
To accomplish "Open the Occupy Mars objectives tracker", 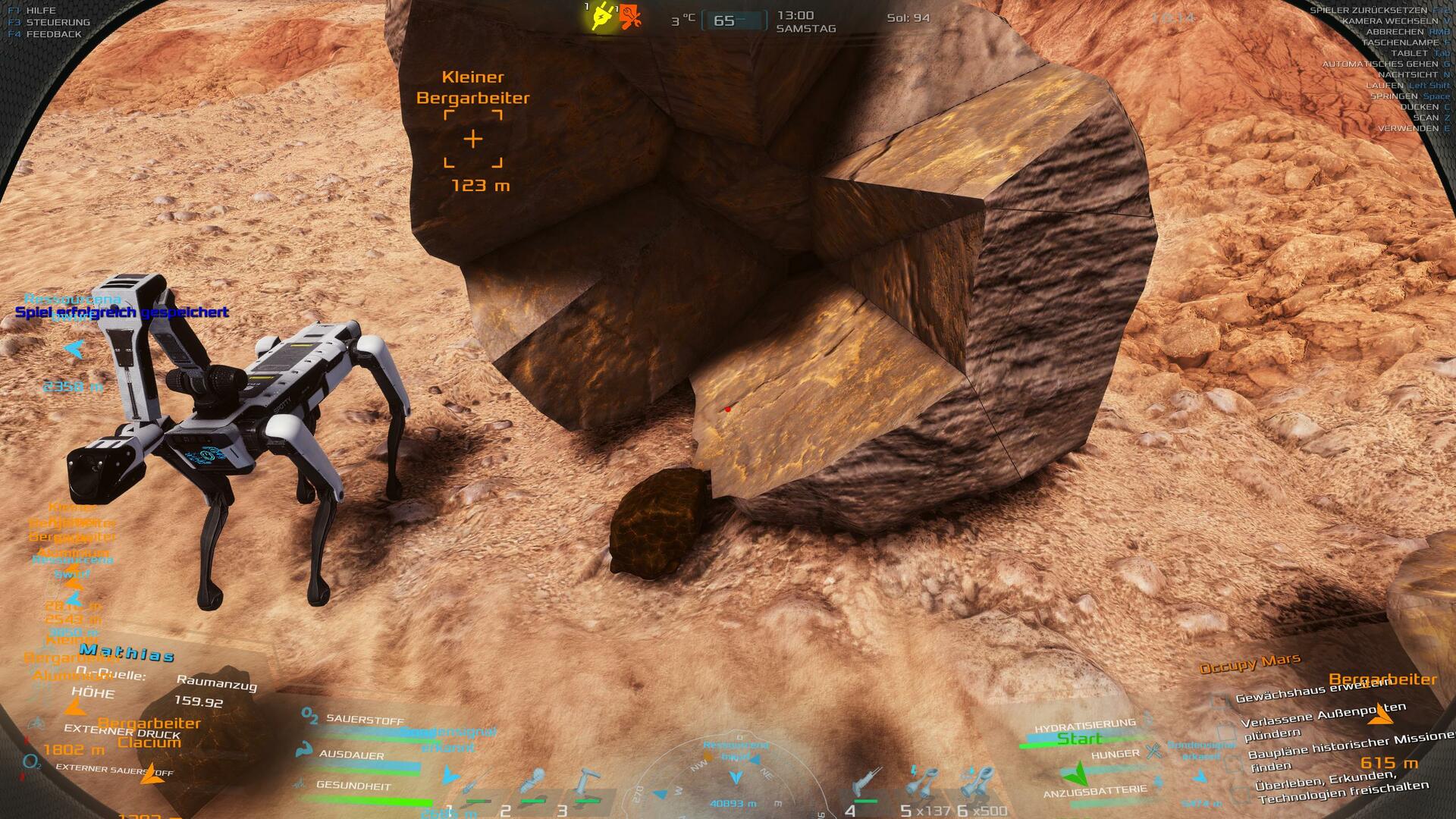I will [1249, 663].
